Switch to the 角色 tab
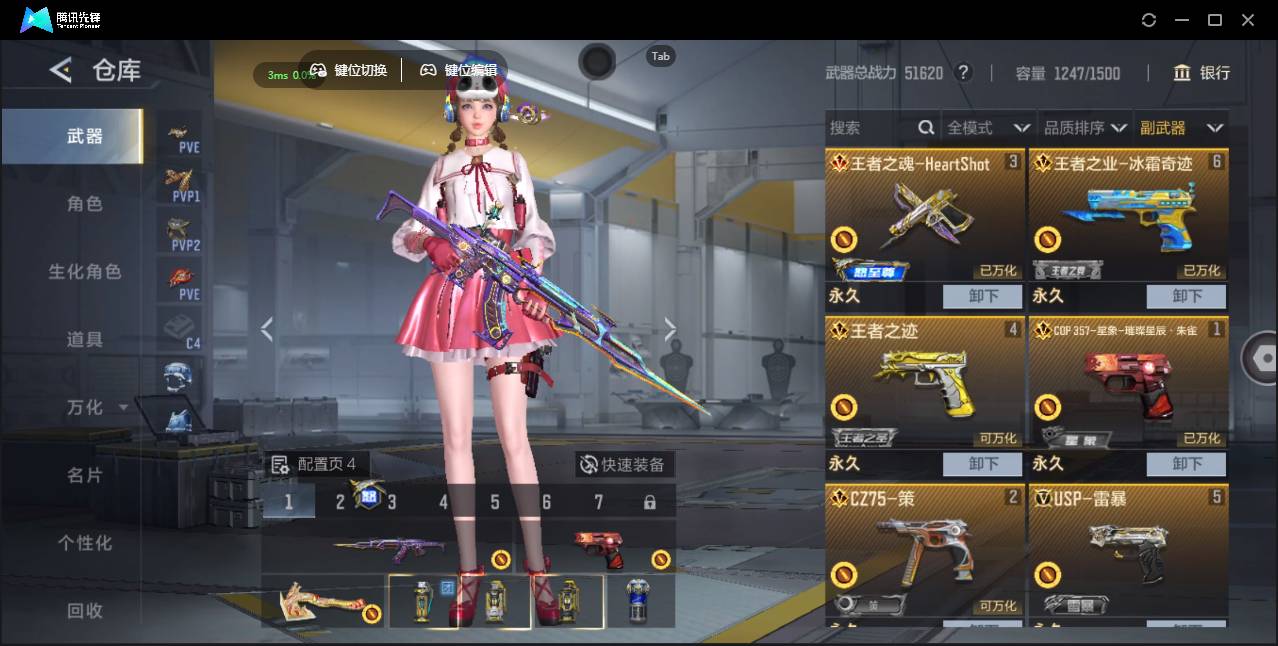The width and height of the screenshot is (1278, 646). 85,204
